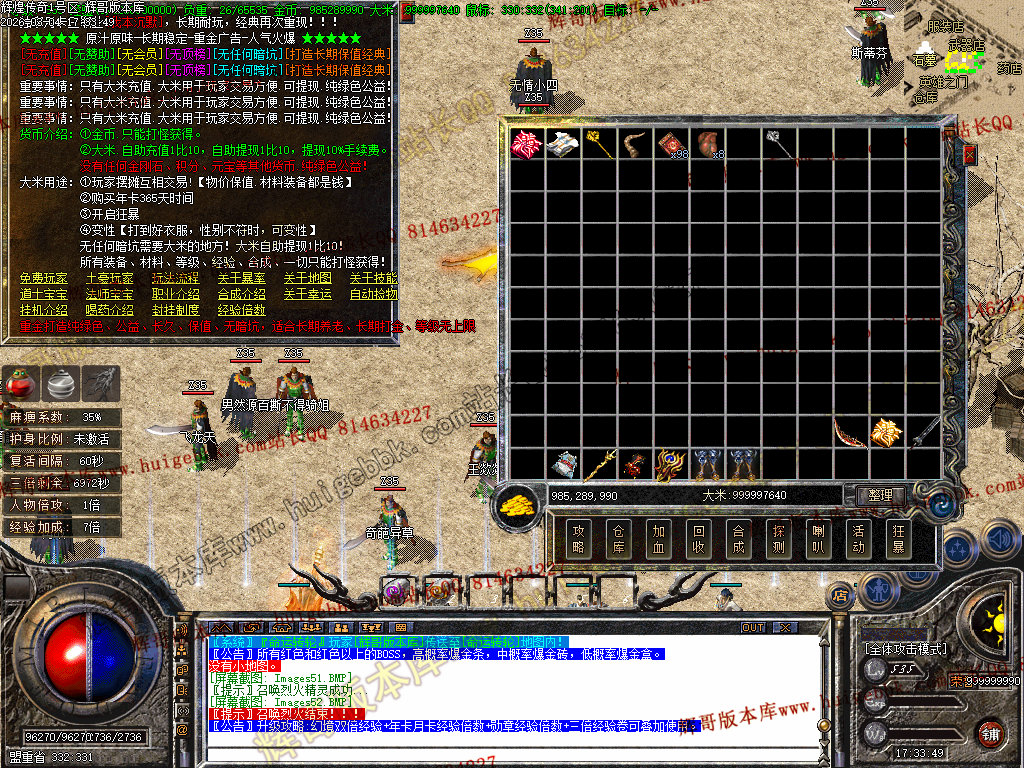Open the 活动 events button
This screenshot has width=1024, height=768.
[x=857, y=539]
